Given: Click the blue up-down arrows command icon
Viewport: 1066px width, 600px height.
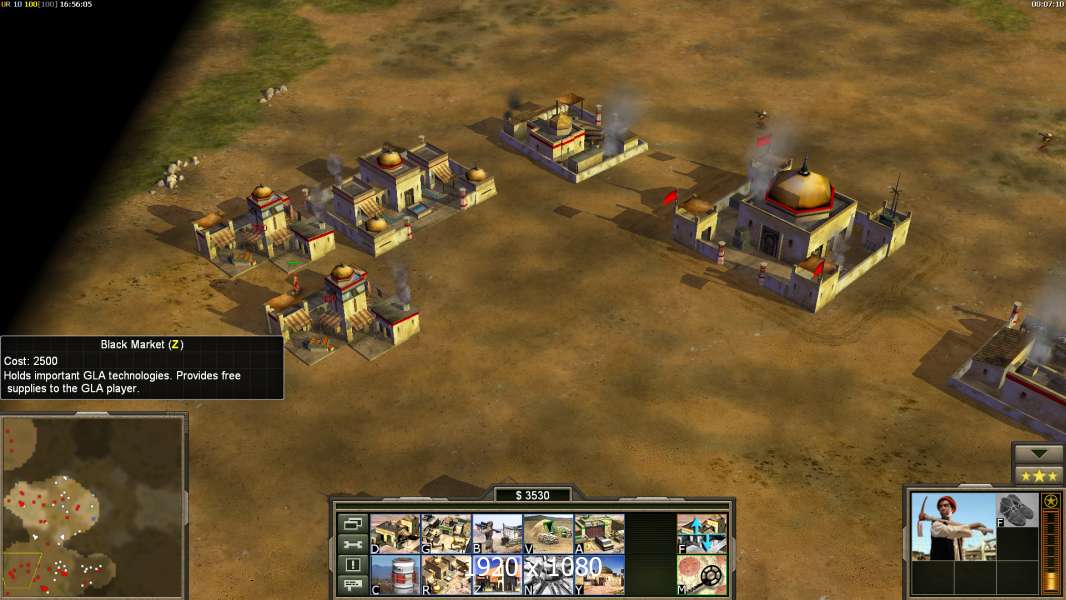Looking at the screenshot, I should 702,534.
